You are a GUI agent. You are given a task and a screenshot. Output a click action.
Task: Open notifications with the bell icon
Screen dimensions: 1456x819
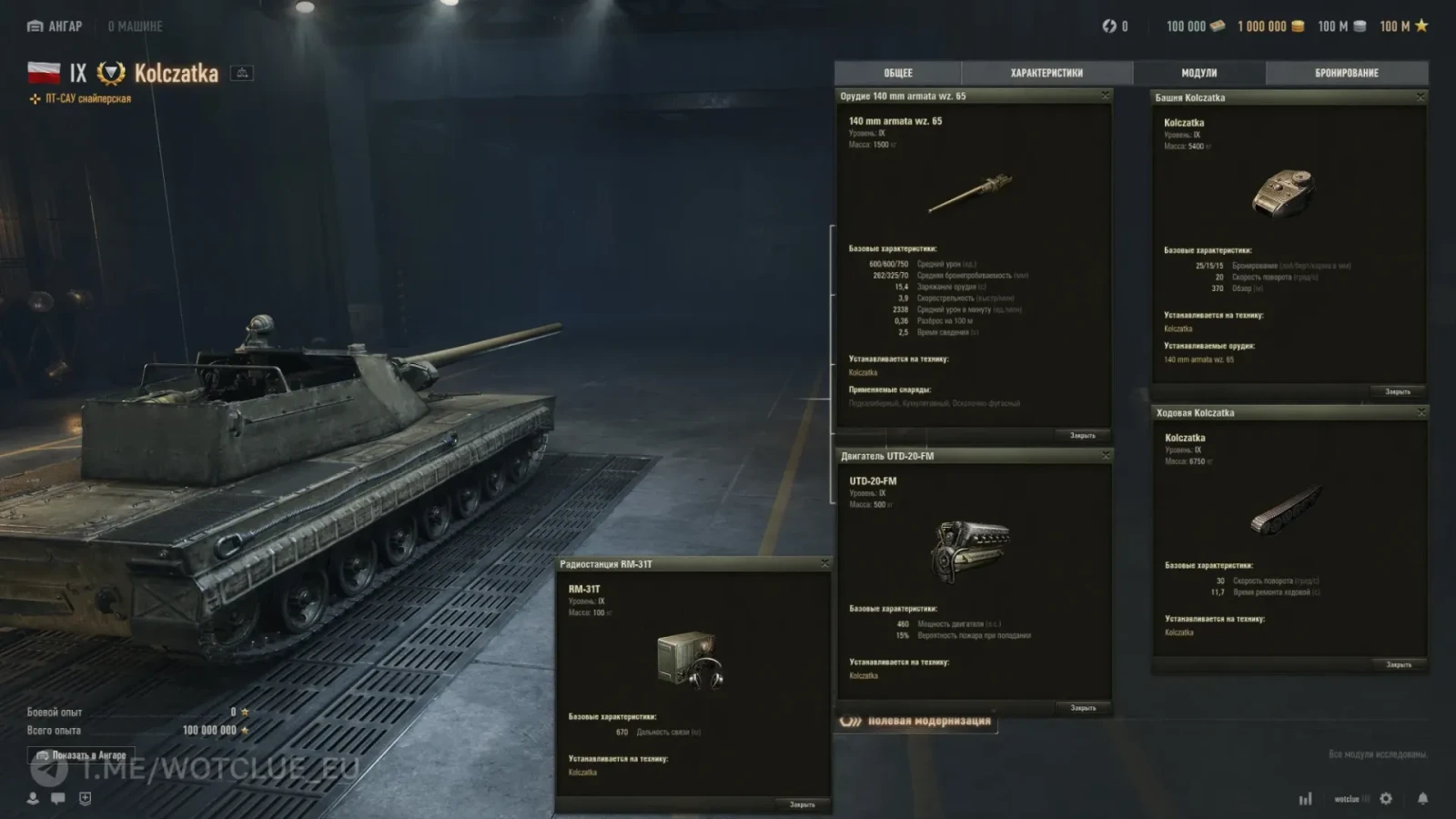[x=1422, y=799]
